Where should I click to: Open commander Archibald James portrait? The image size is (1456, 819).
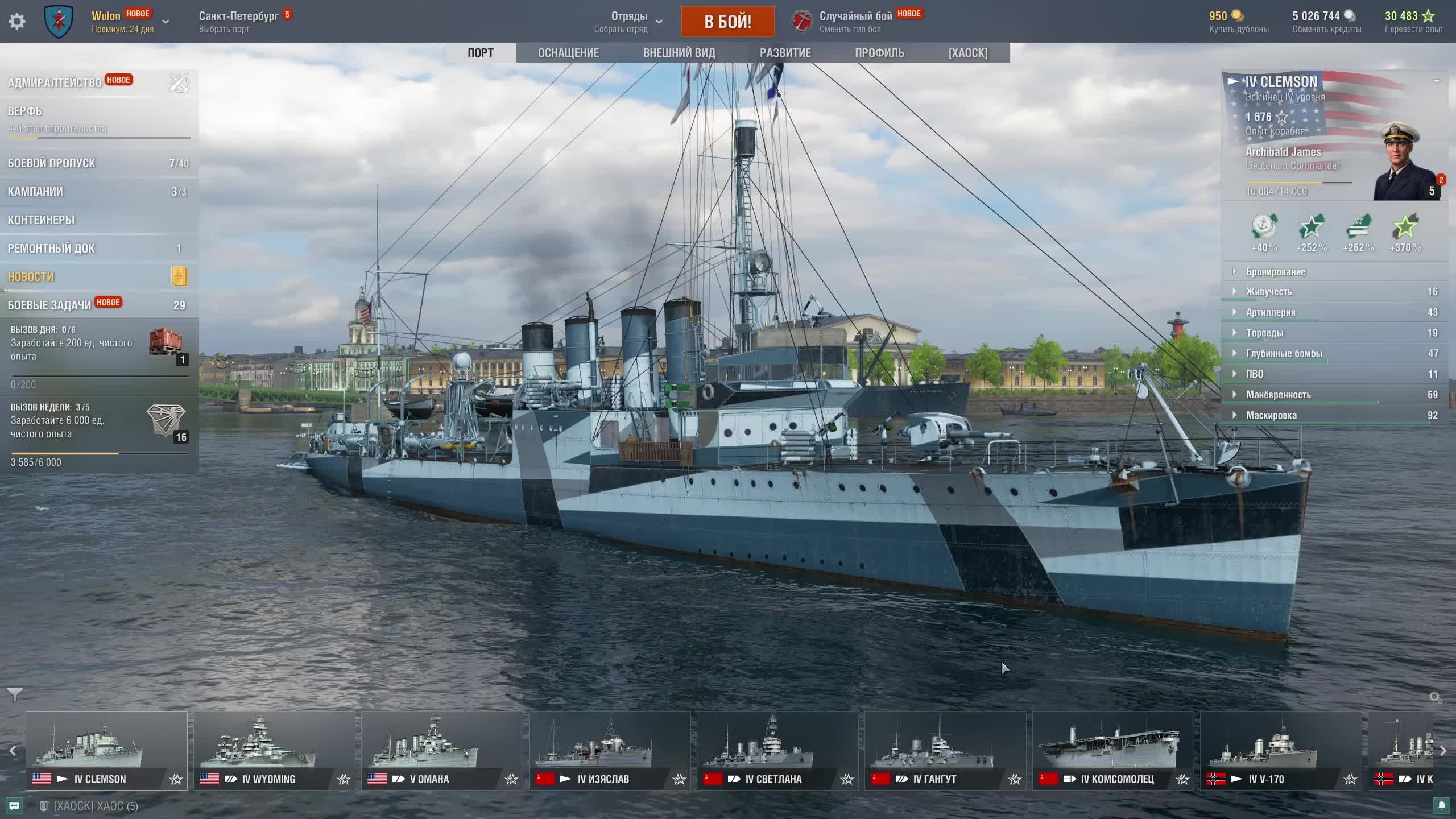pos(1406,162)
